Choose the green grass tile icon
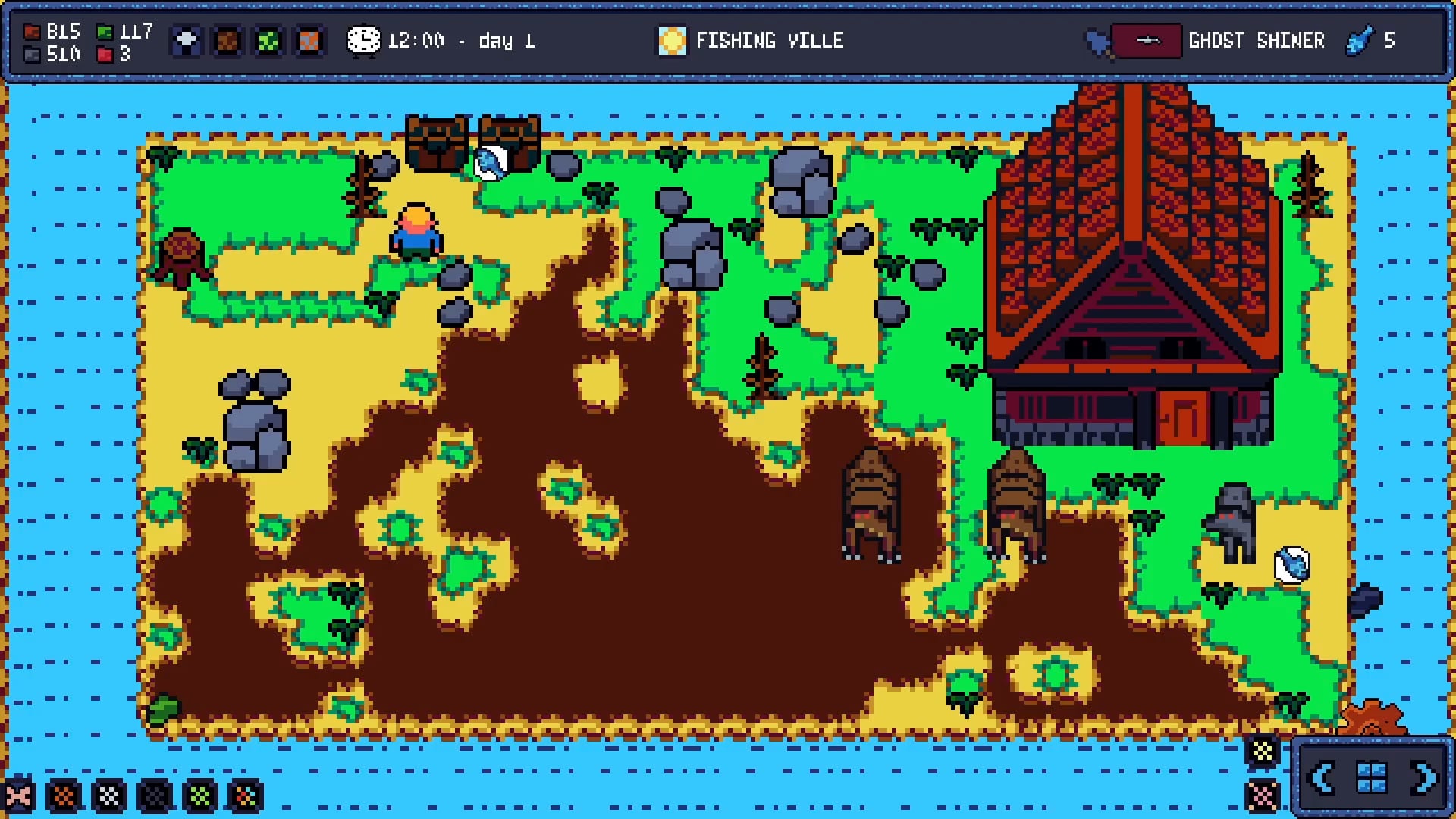 coord(268,40)
